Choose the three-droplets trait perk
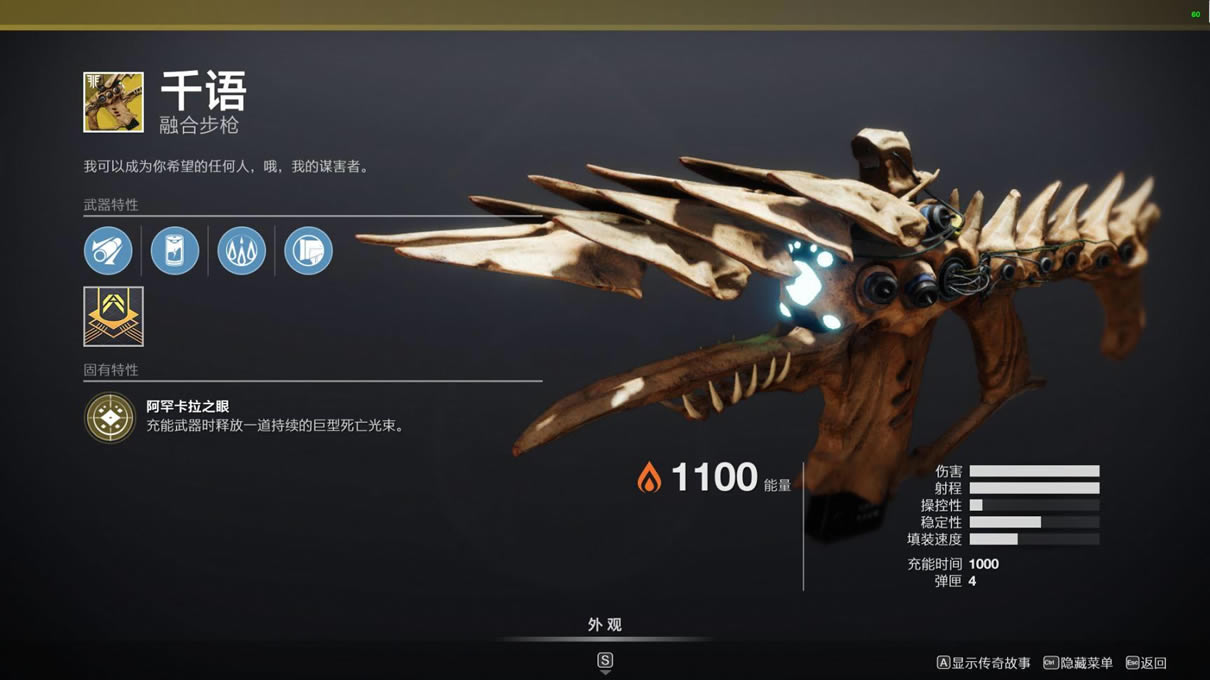 click(x=242, y=250)
